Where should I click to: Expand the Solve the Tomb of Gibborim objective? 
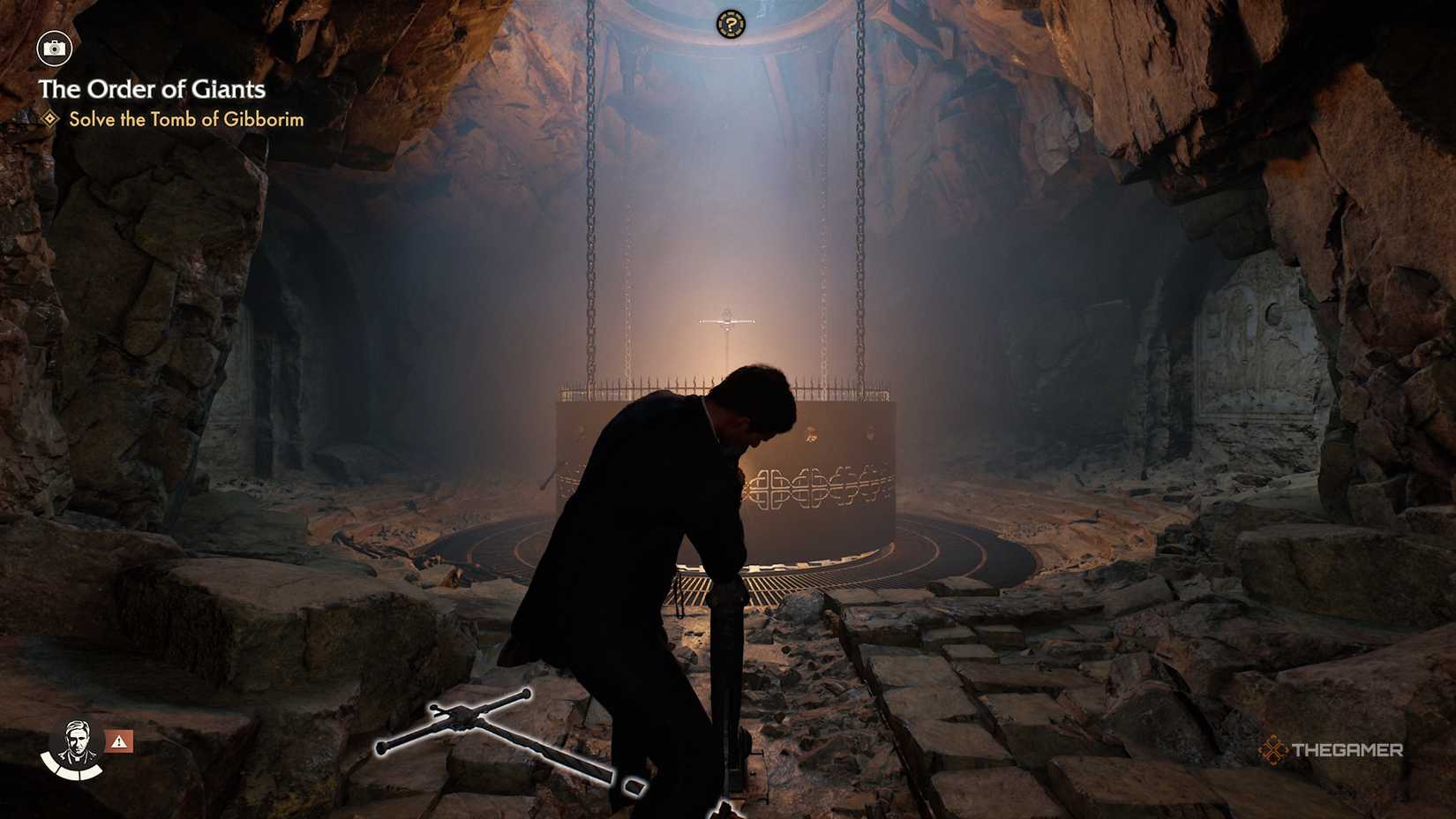coord(187,120)
